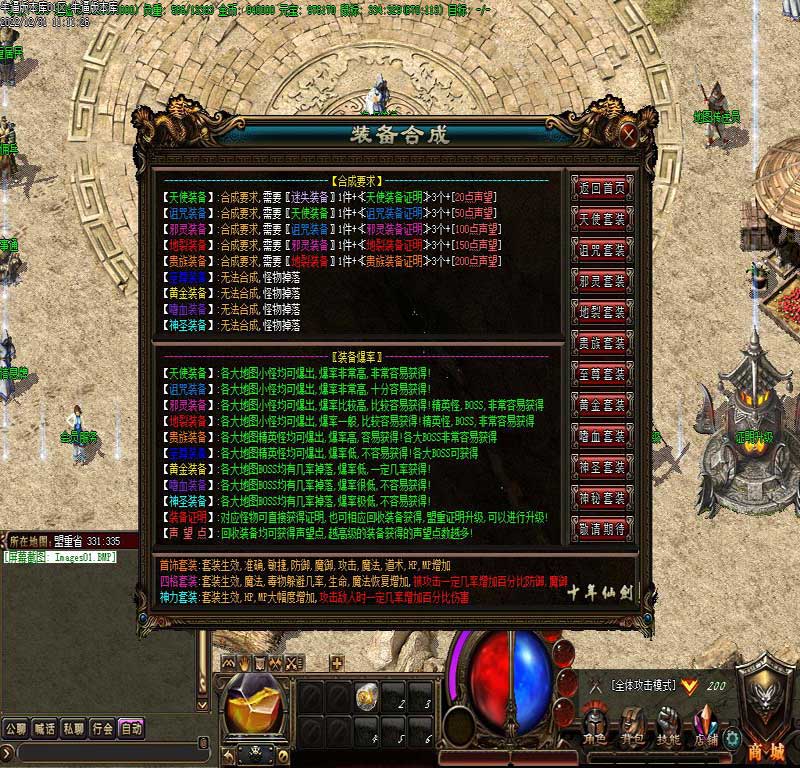Select the 诅咒套装 button
The image size is (800, 768).
(601, 250)
